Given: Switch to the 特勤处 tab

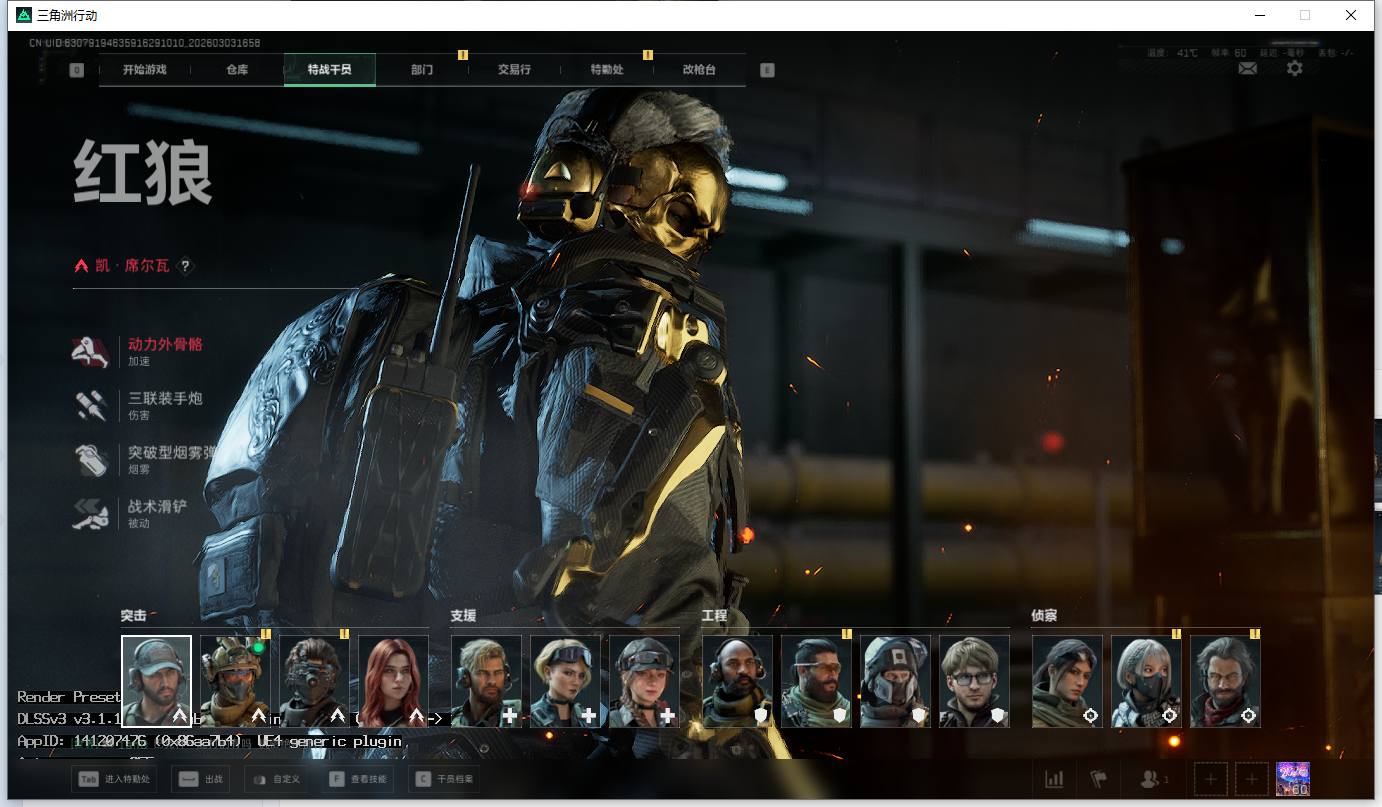Looking at the screenshot, I should [607, 70].
